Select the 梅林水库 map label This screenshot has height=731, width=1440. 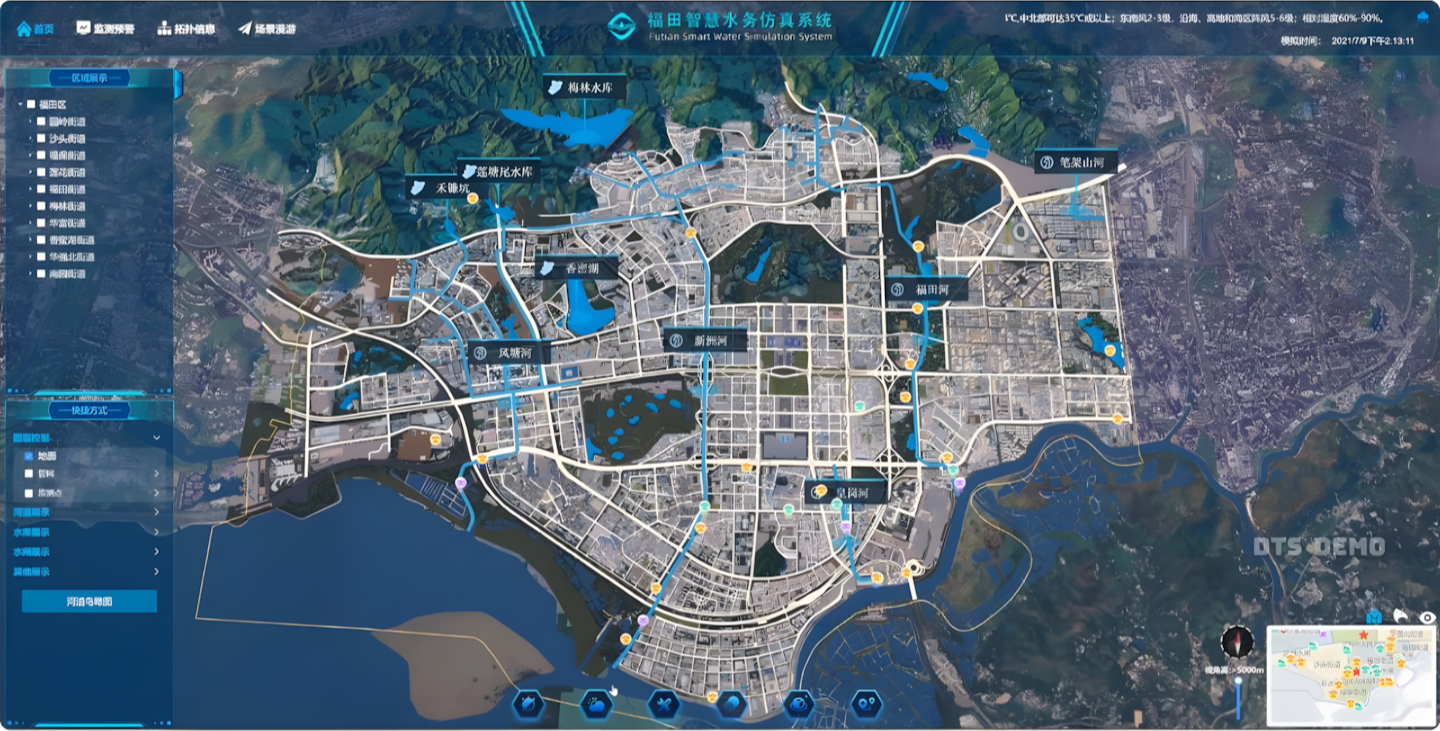tap(585, 88)
